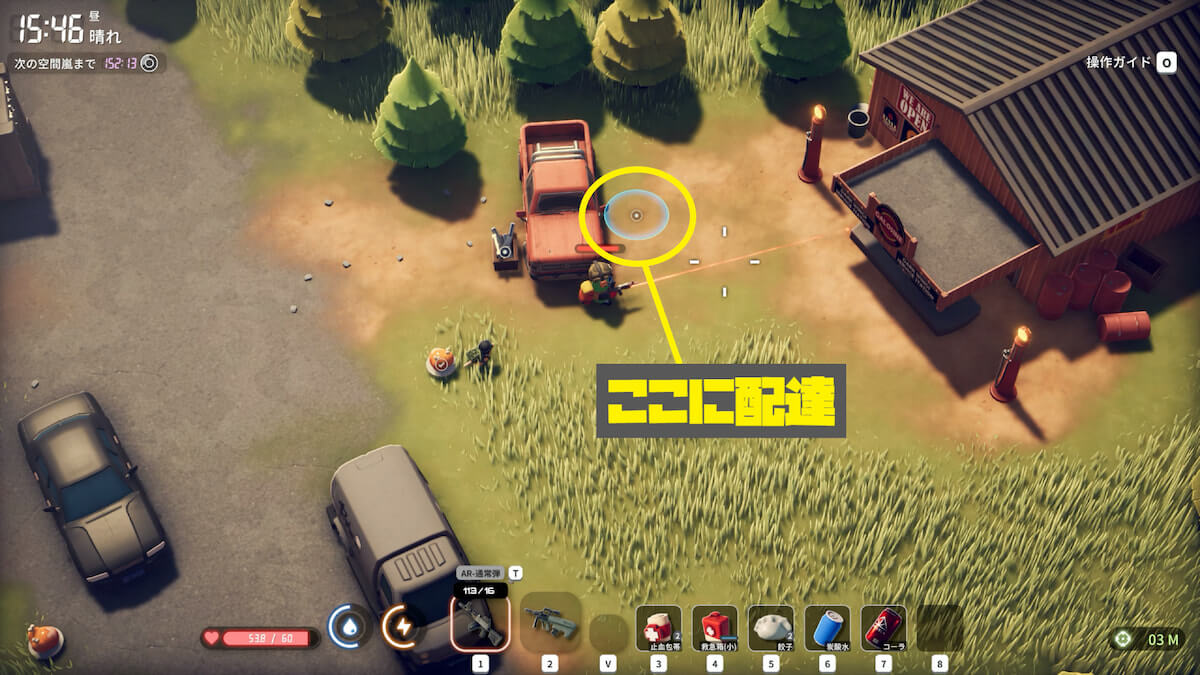Select the red 救急箱(小) first aid kit
1200x675 pixels.
tap(714, 627)
